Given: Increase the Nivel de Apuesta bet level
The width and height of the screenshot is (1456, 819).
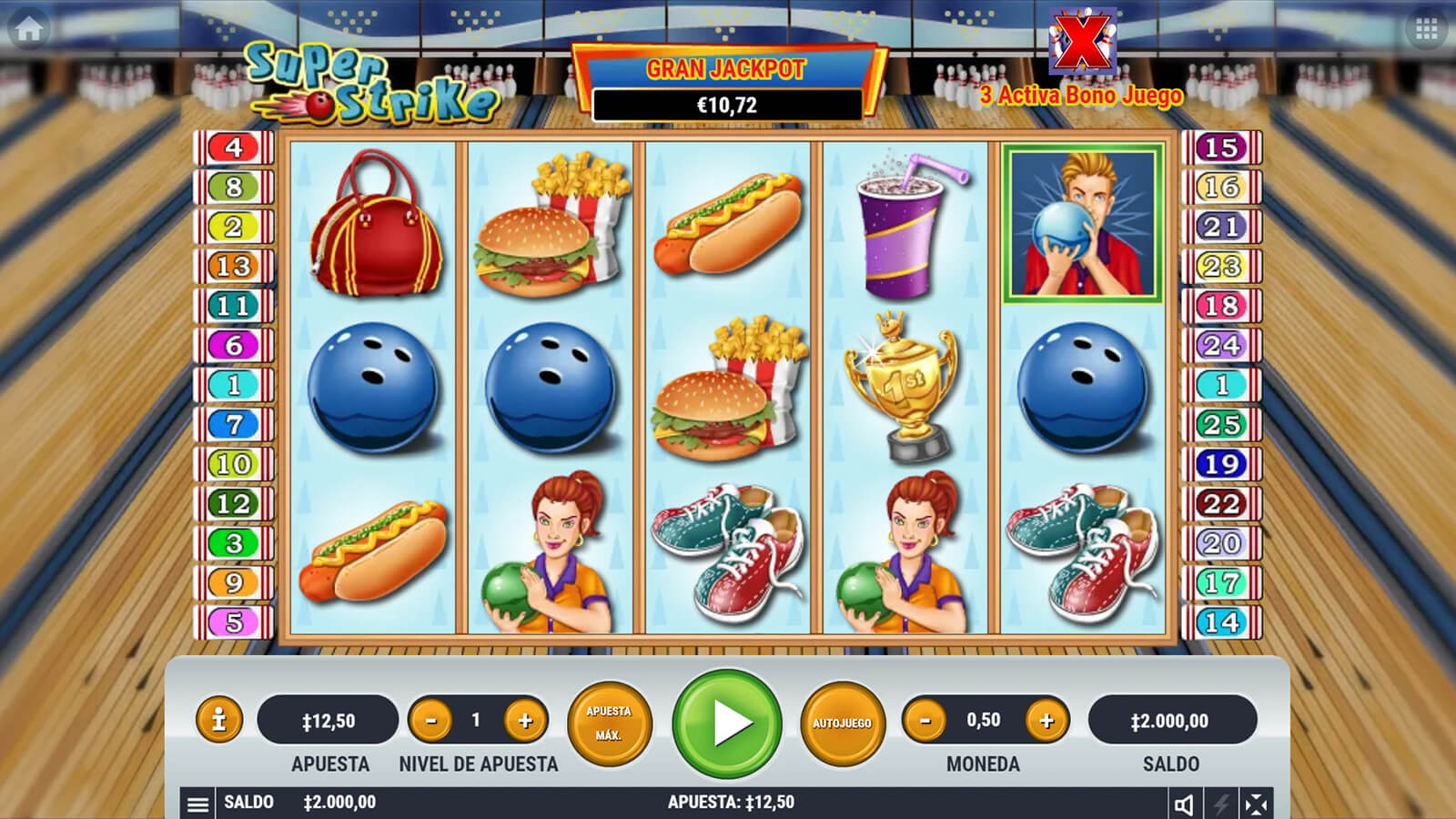Looking at the screenshot, I should [x=525, y=721].
